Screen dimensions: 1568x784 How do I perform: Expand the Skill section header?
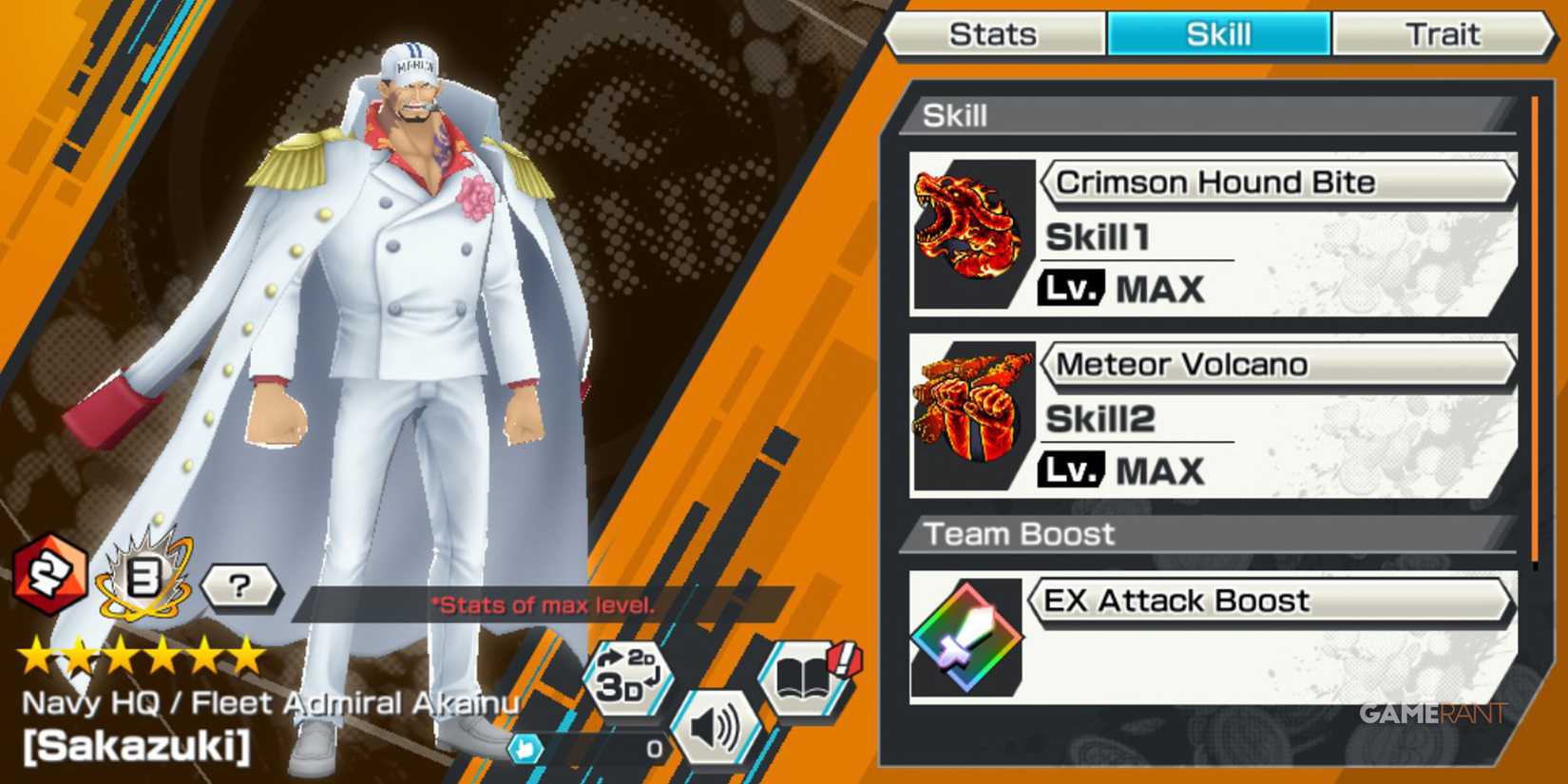click(1207, 116)
